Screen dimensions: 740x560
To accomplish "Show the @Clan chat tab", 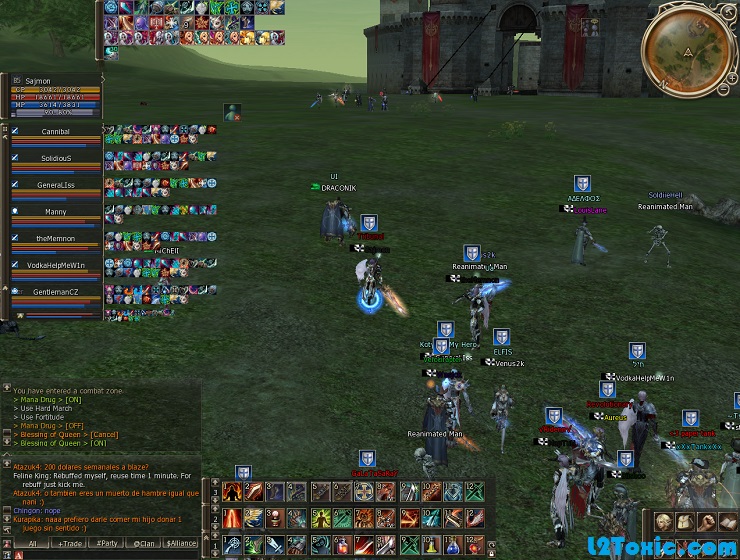I will 145,543.
